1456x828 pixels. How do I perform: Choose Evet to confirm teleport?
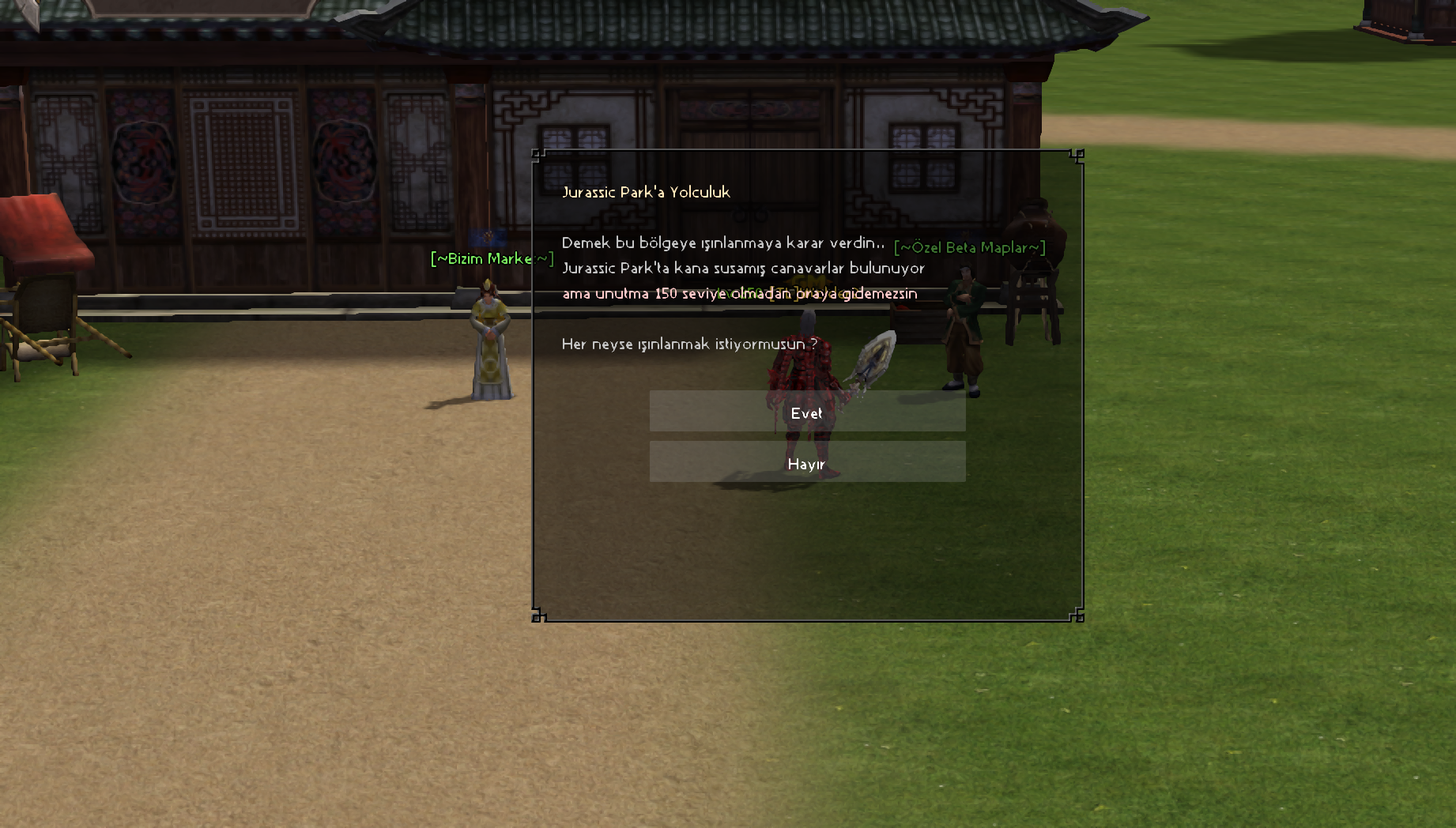click(807, 412)
